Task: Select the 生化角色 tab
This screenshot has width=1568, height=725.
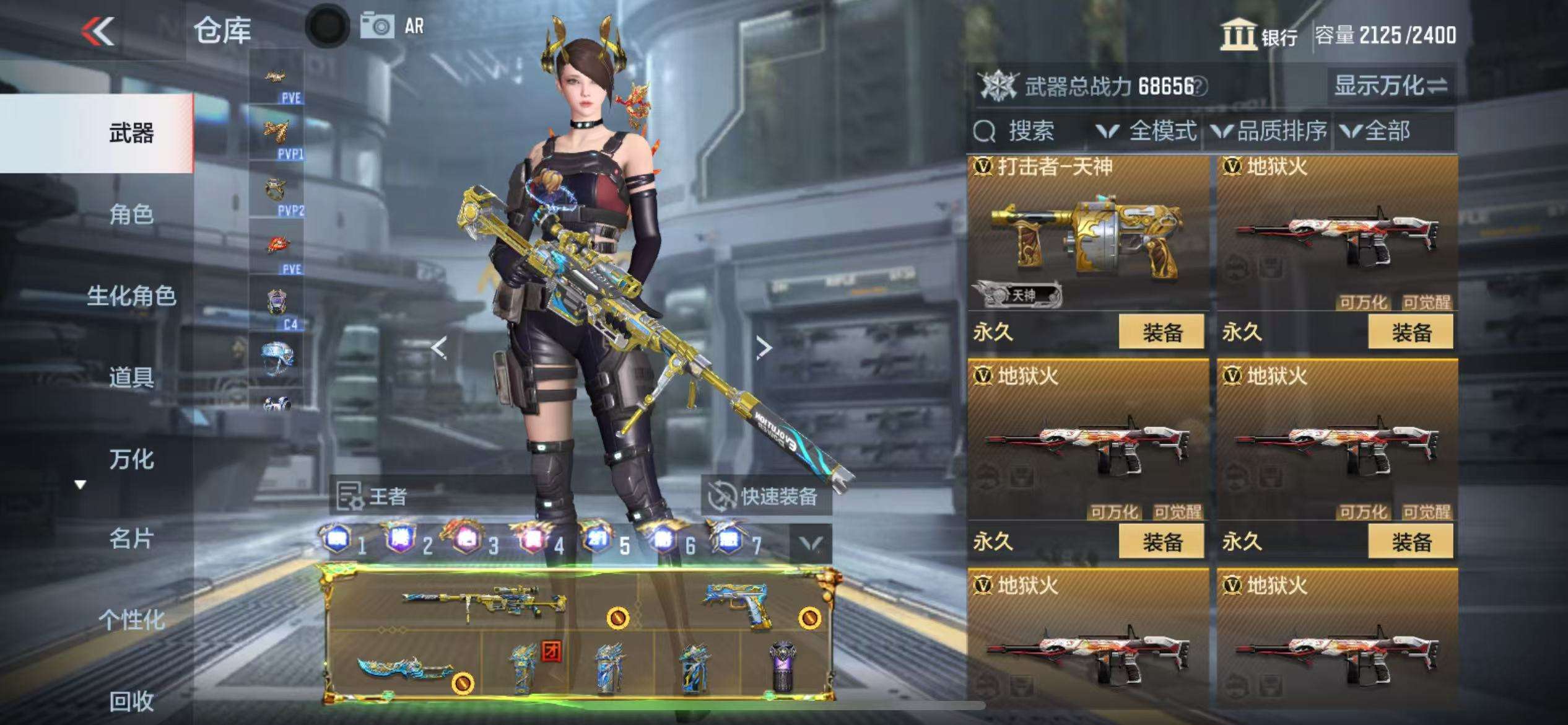Action: (131, 296)
